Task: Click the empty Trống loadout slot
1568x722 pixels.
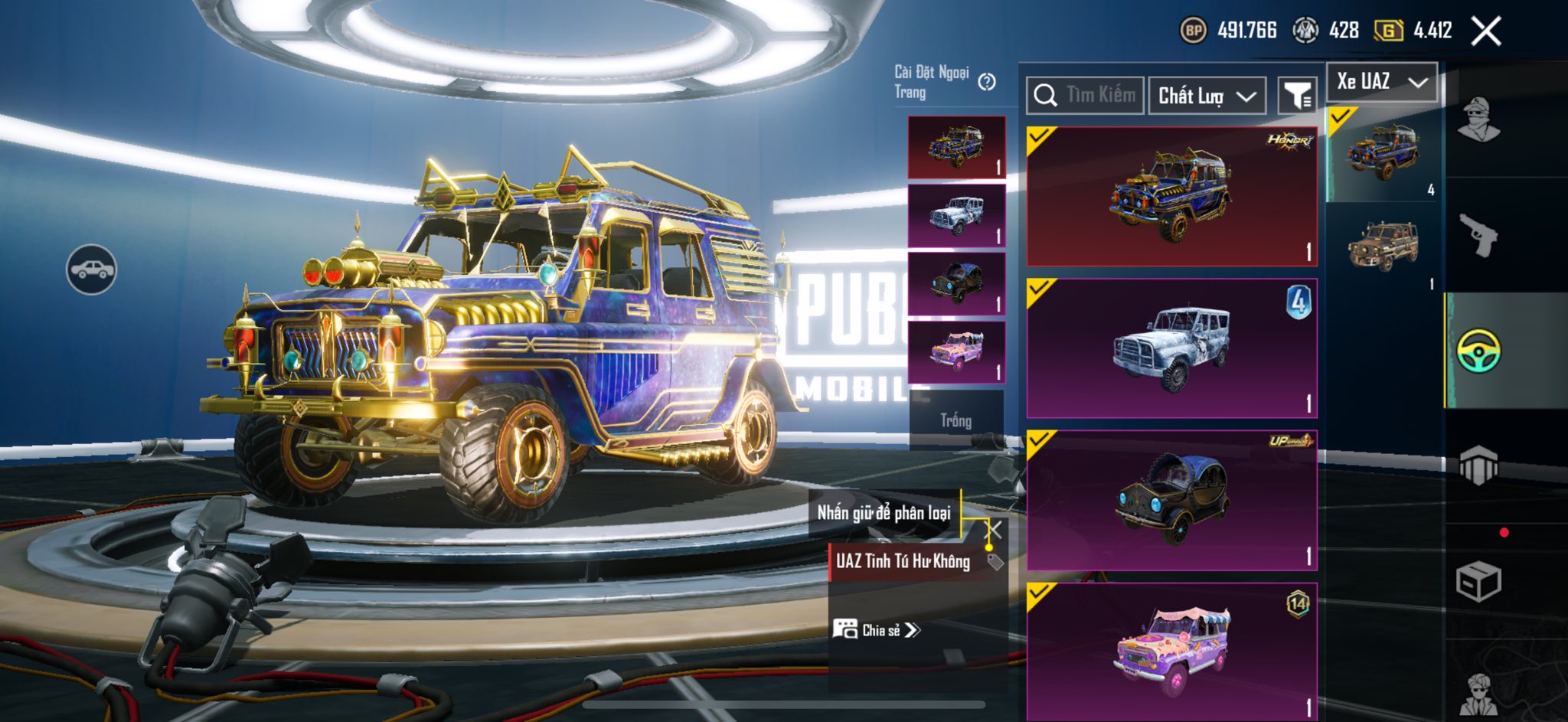Action: tap(956, 420)
